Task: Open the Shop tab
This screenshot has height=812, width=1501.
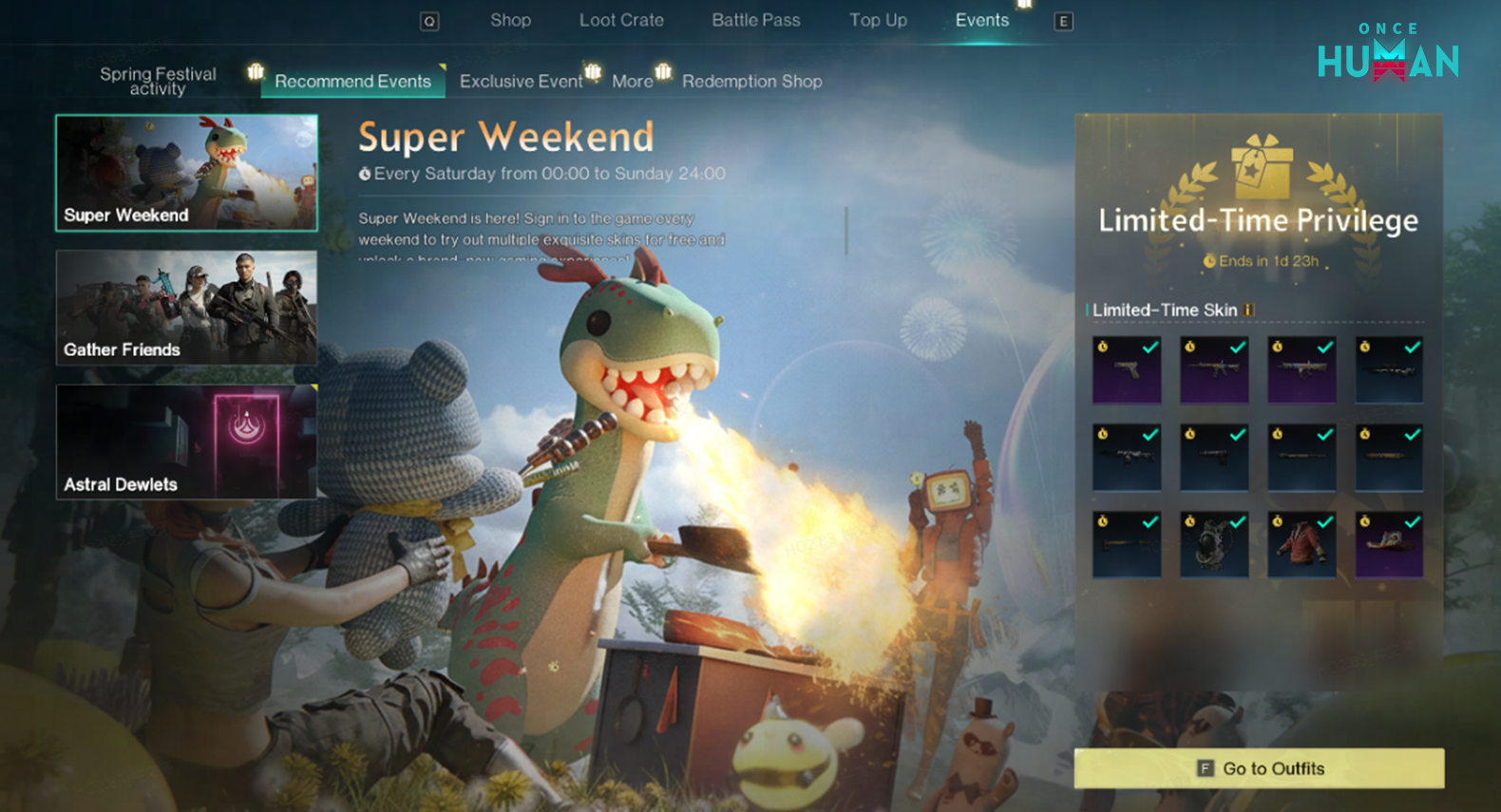Action: [x=510, y=20]
